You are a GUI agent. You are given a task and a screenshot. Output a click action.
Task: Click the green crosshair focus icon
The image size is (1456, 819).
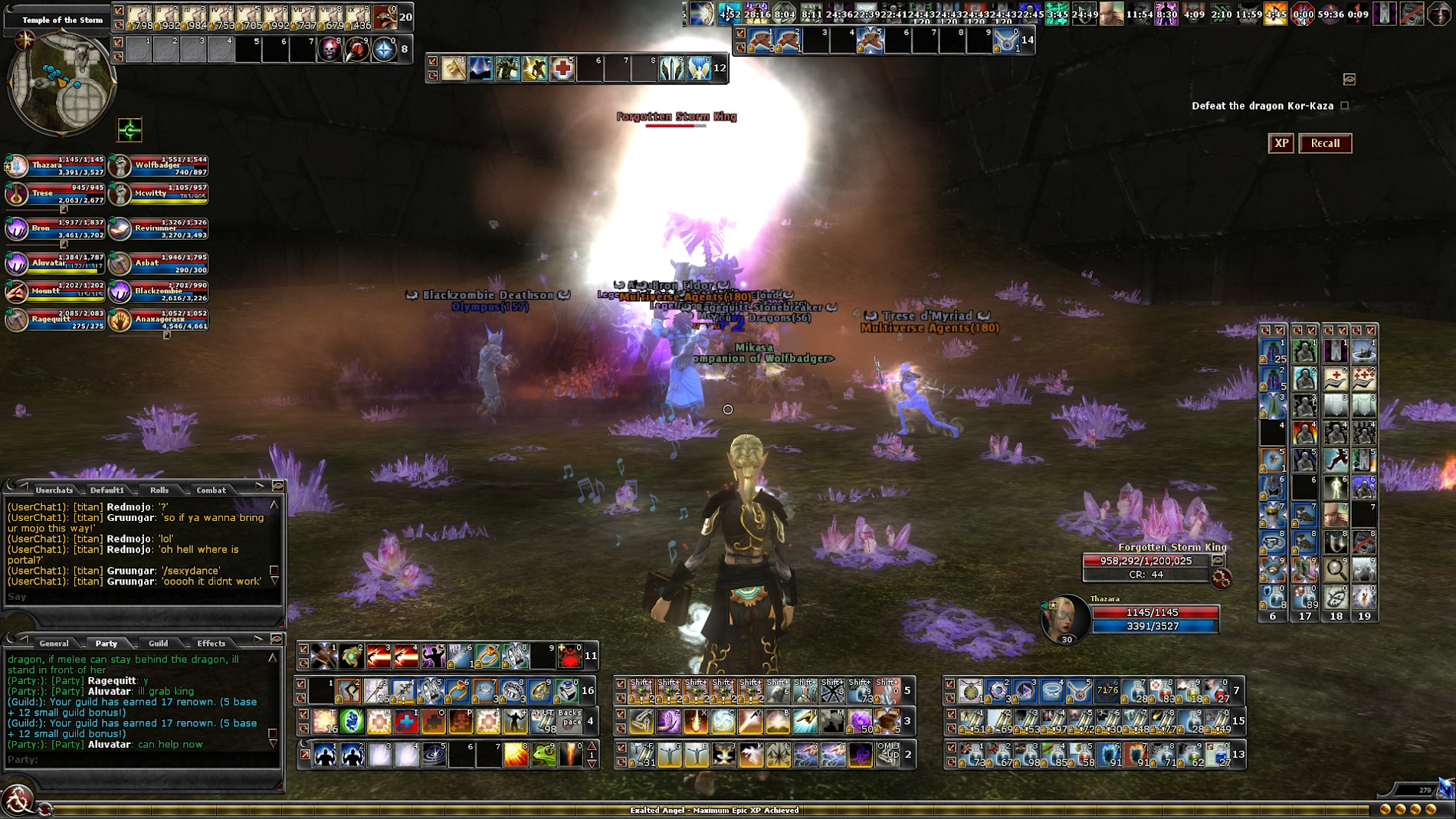130,129
